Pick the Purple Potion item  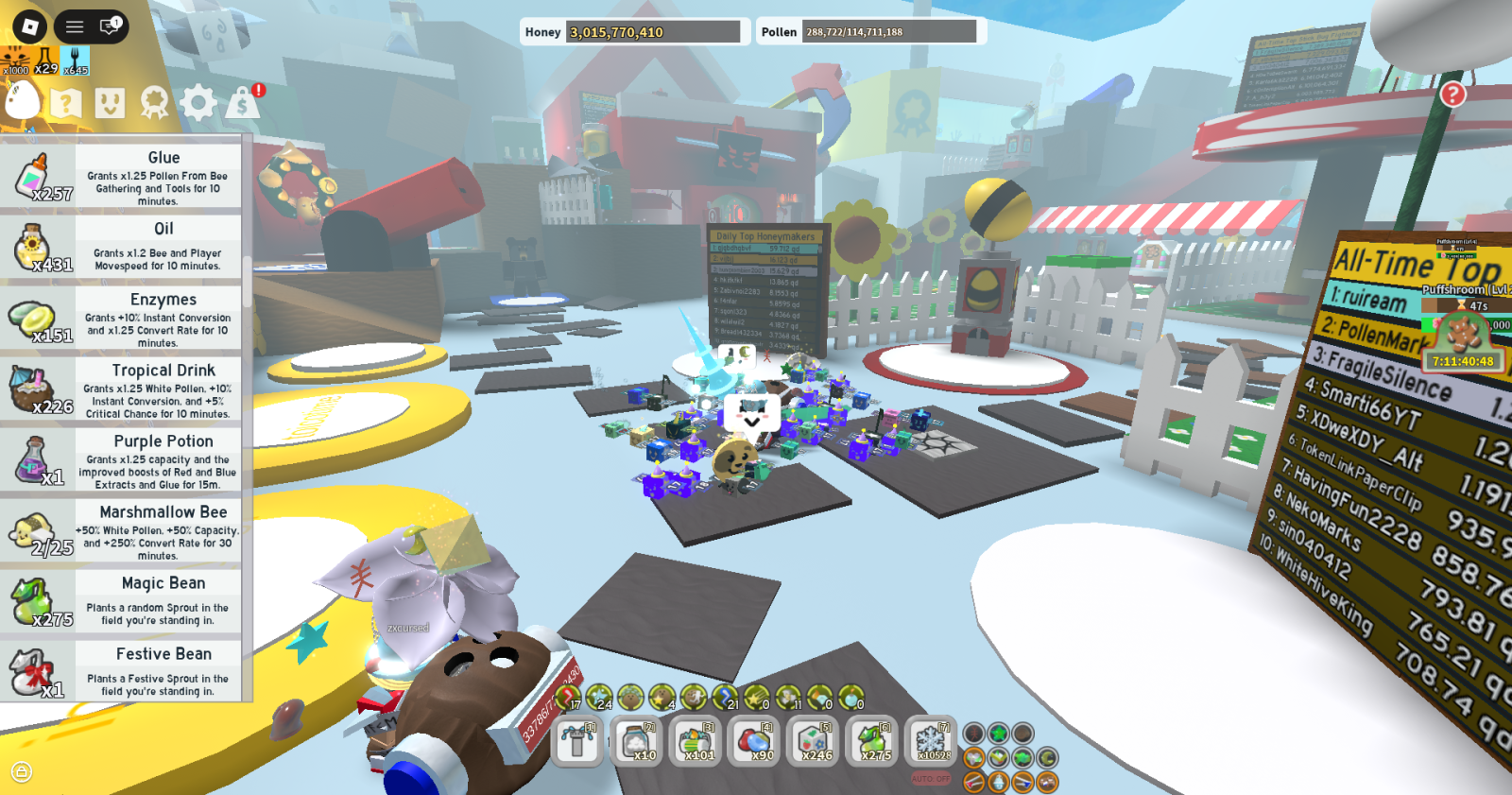(121, 459)
